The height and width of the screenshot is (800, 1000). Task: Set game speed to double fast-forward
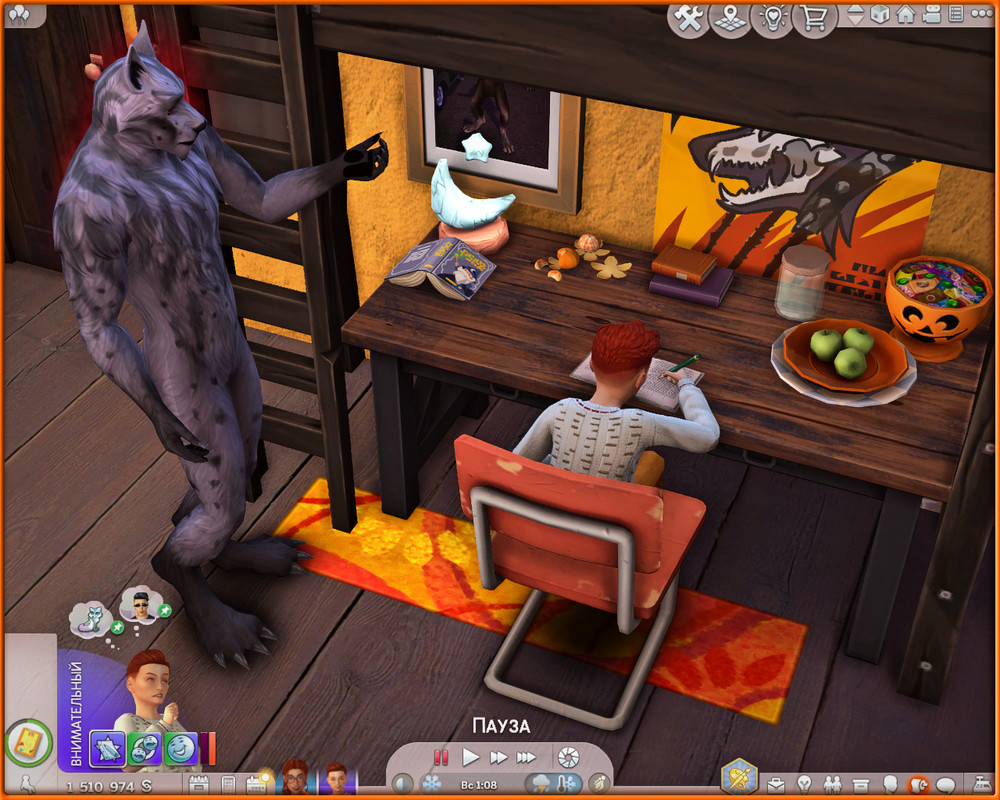(x=498, y=757)
